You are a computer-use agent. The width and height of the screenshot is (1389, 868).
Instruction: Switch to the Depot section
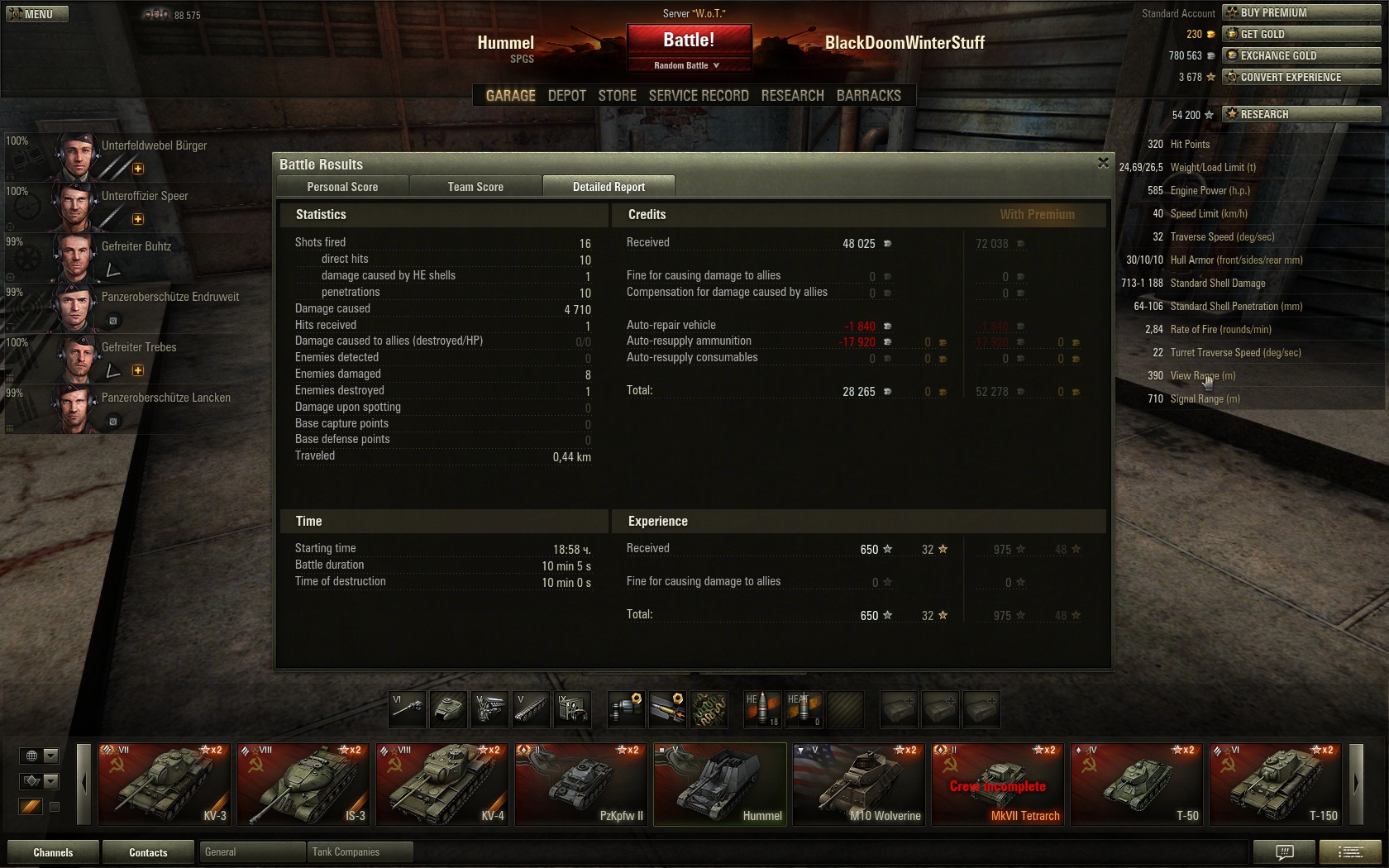566,96
